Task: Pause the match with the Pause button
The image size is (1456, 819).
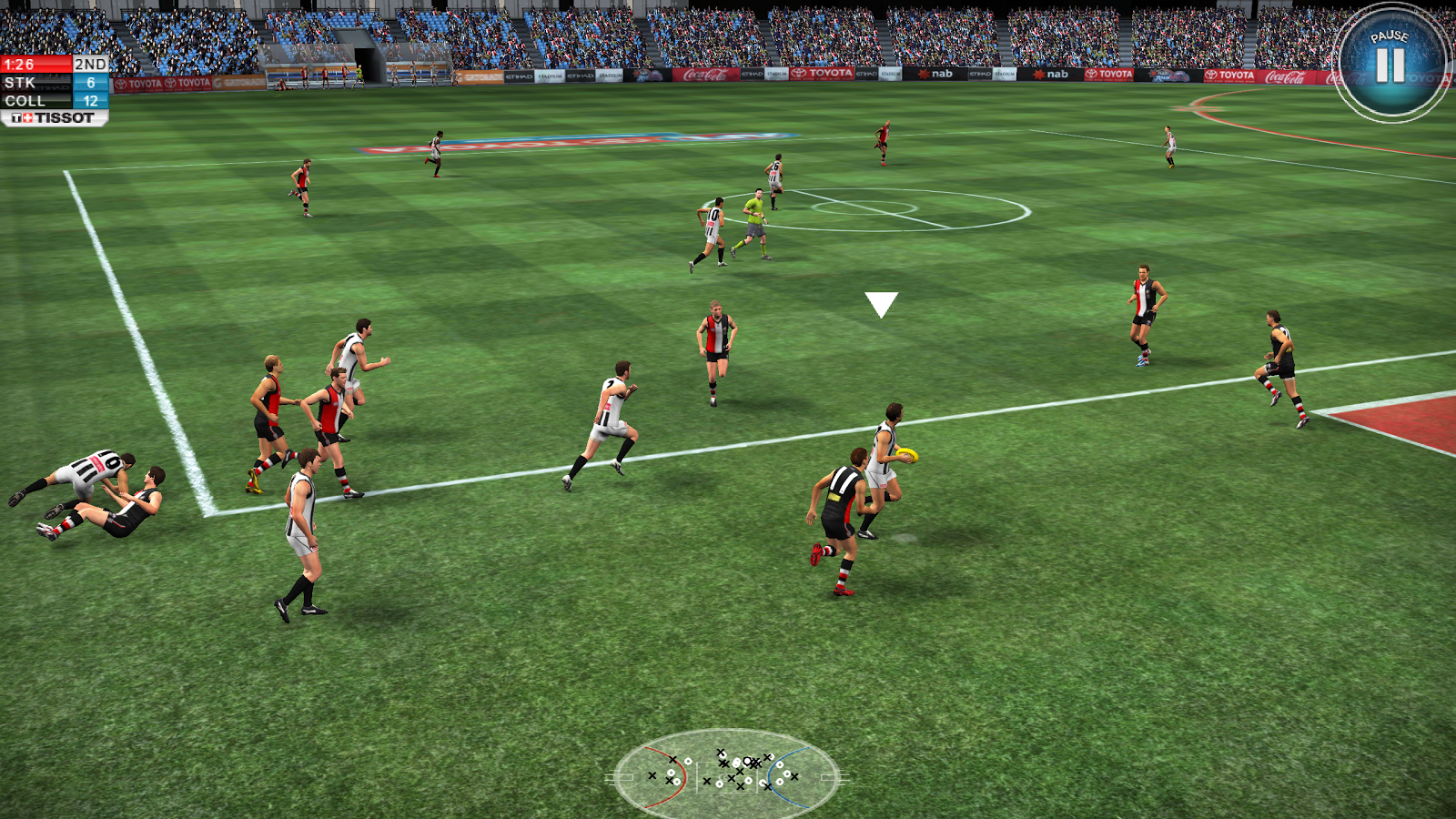Action: tap(1390, 62)
